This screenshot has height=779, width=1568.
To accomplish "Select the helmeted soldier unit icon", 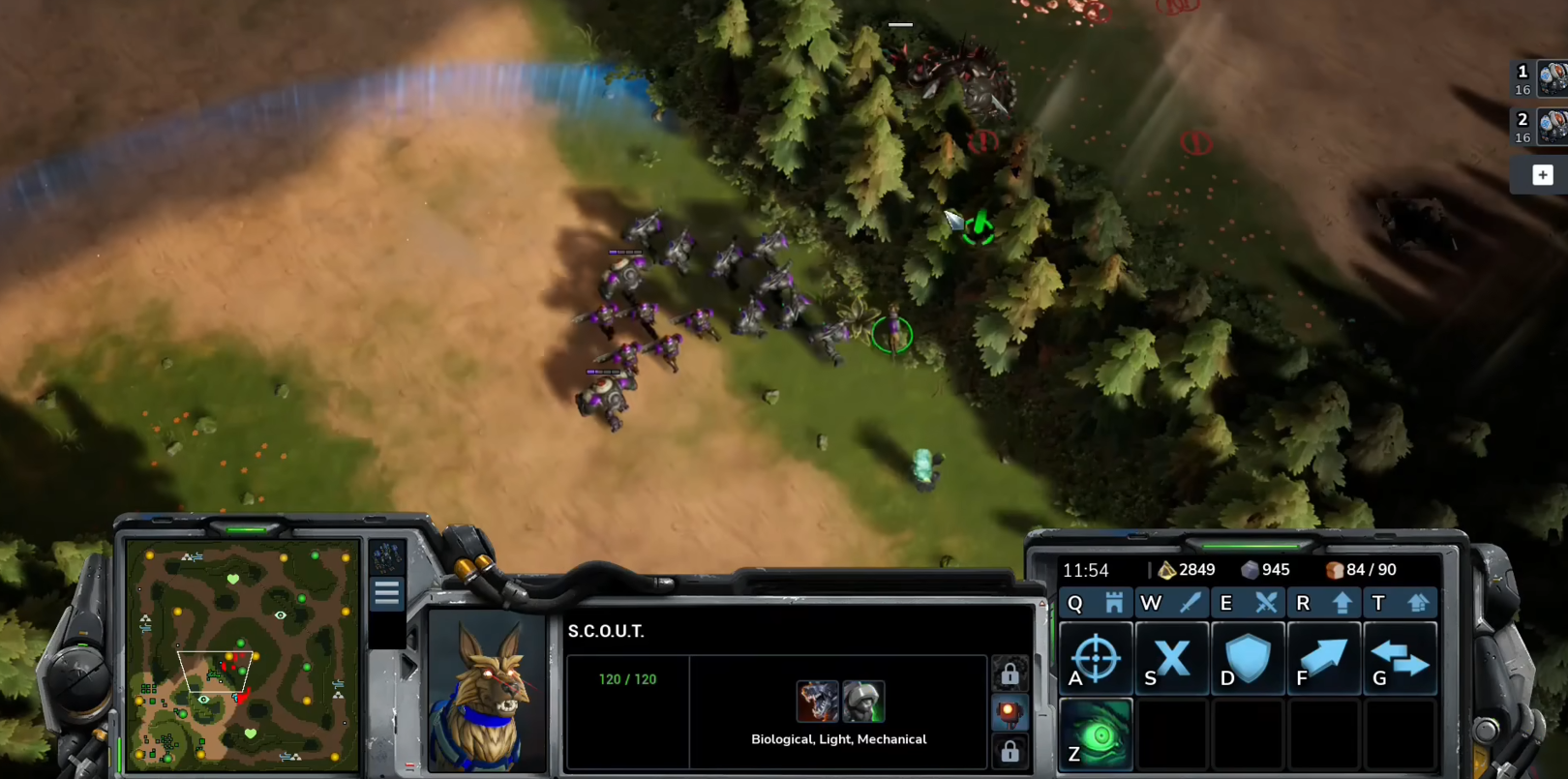I will click(x=862, y=702).
